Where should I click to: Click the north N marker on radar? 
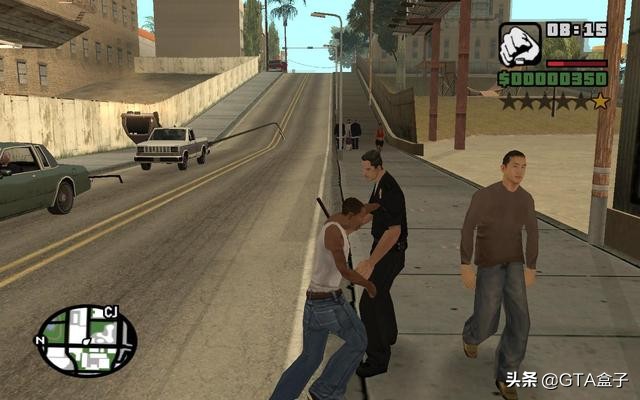[41, 340]
